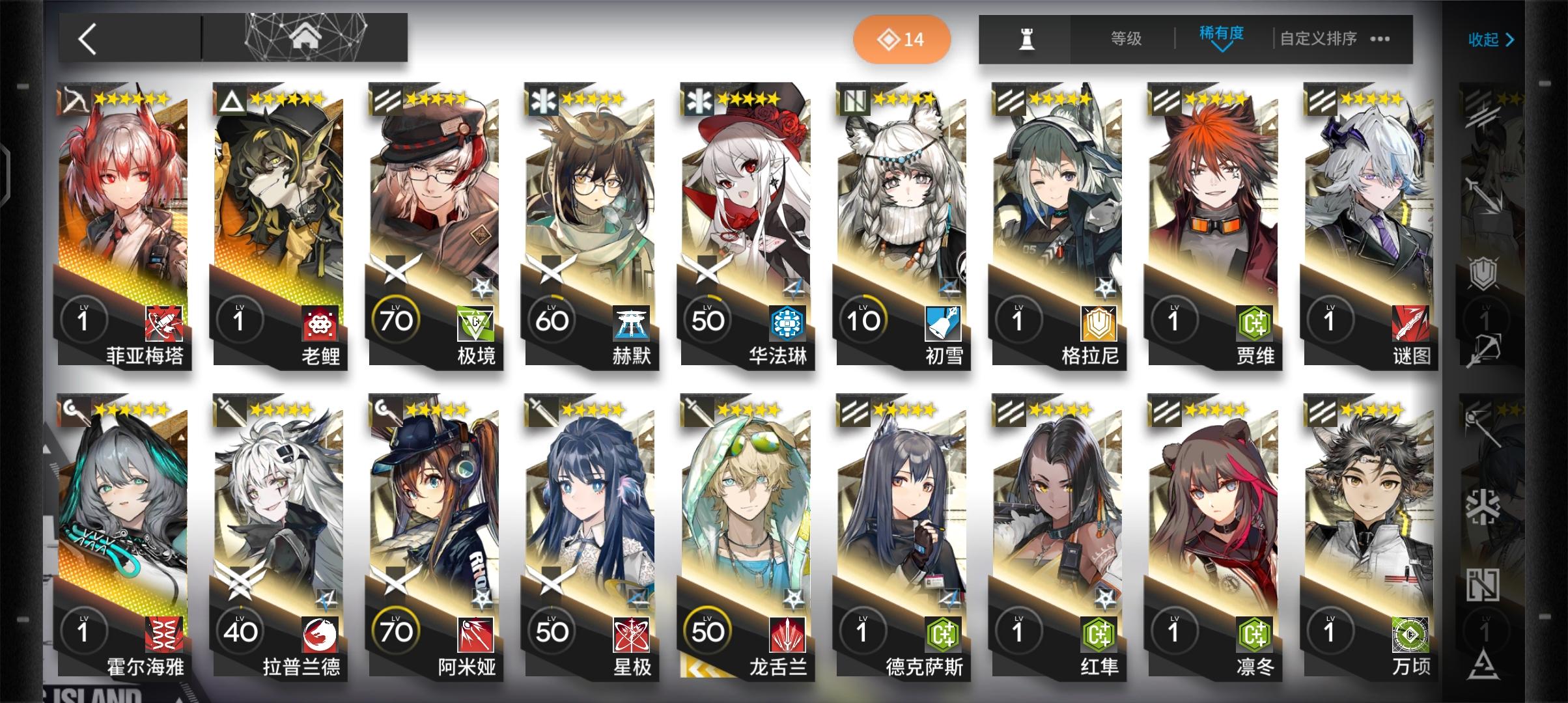1568x703 pixels.
Task: Collapse the roster panel via 收起 chevron
Action: click(x=1491, y=40)
